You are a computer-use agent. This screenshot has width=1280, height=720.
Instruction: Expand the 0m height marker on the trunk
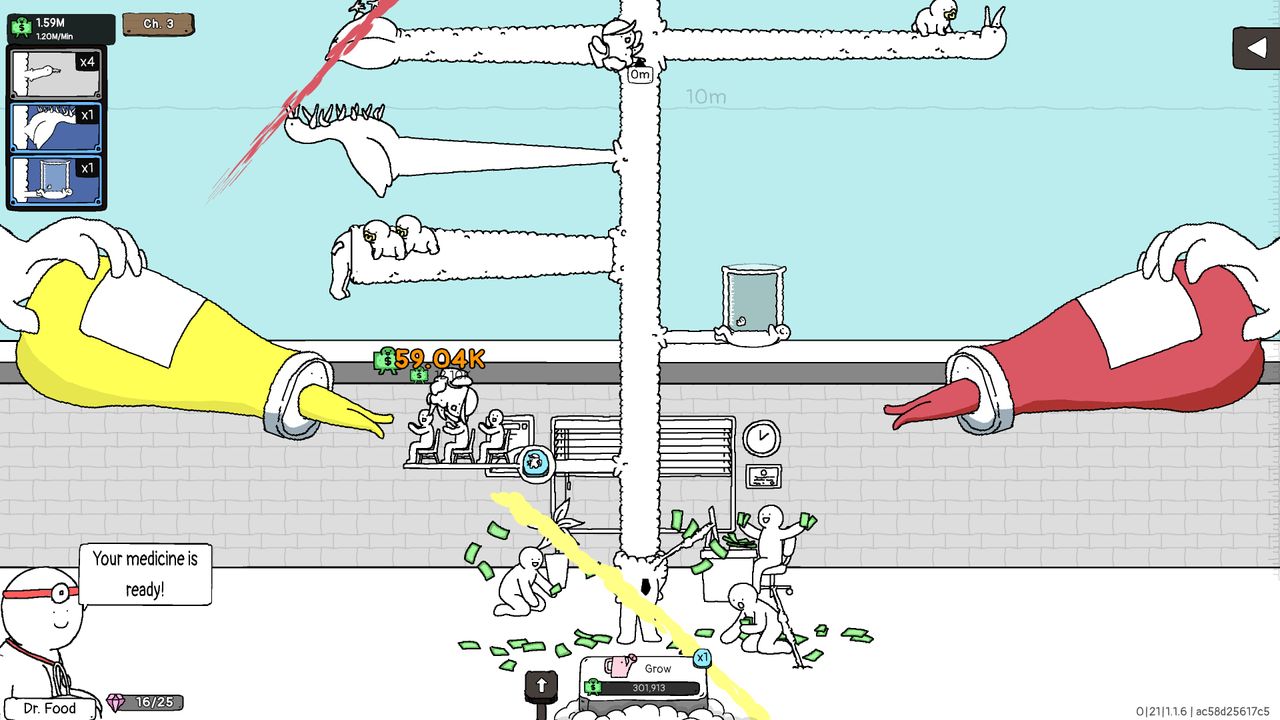tap(639, 74)
